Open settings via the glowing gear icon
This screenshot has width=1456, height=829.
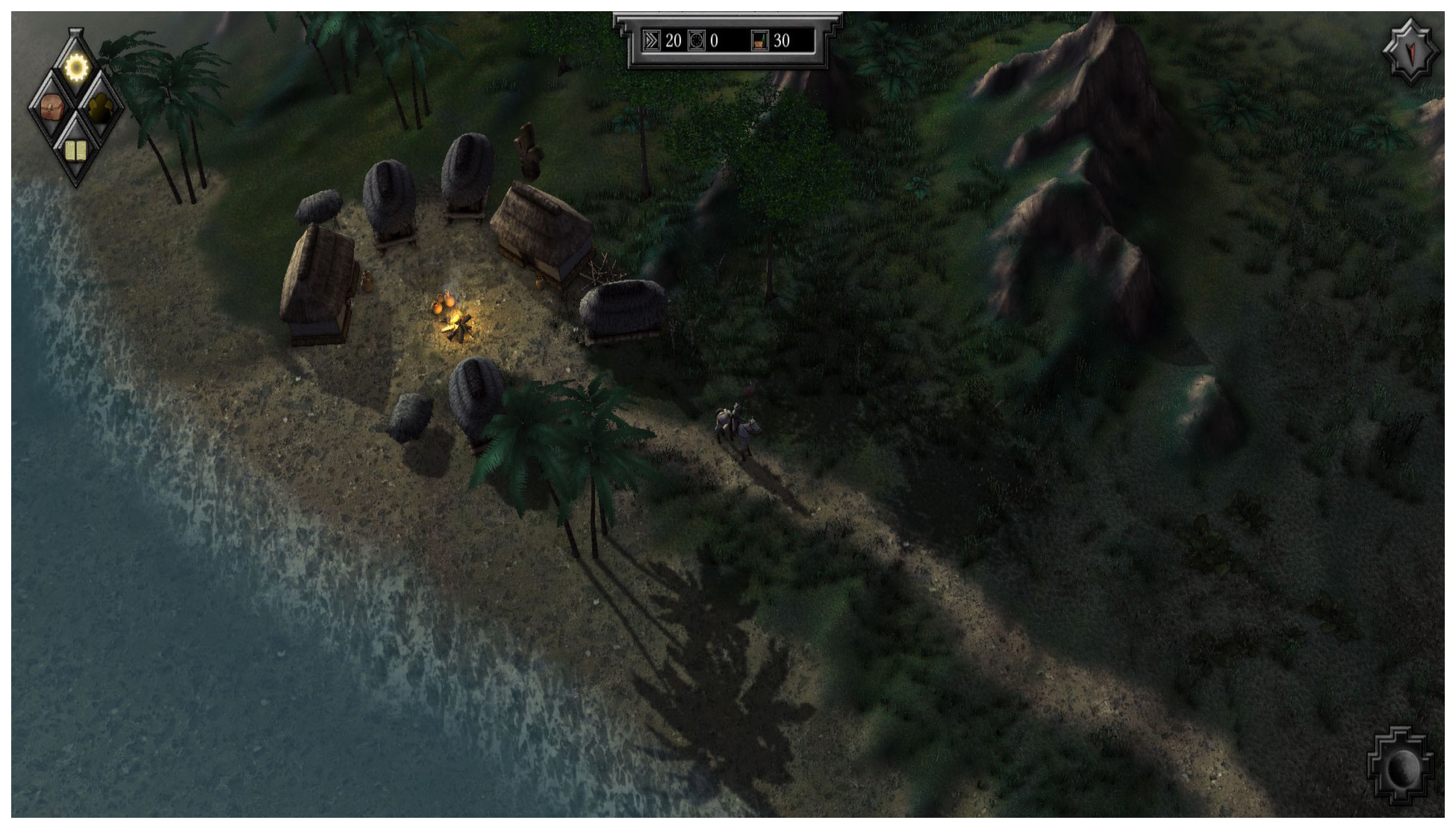pyautogui.click(x=75, y=68)
